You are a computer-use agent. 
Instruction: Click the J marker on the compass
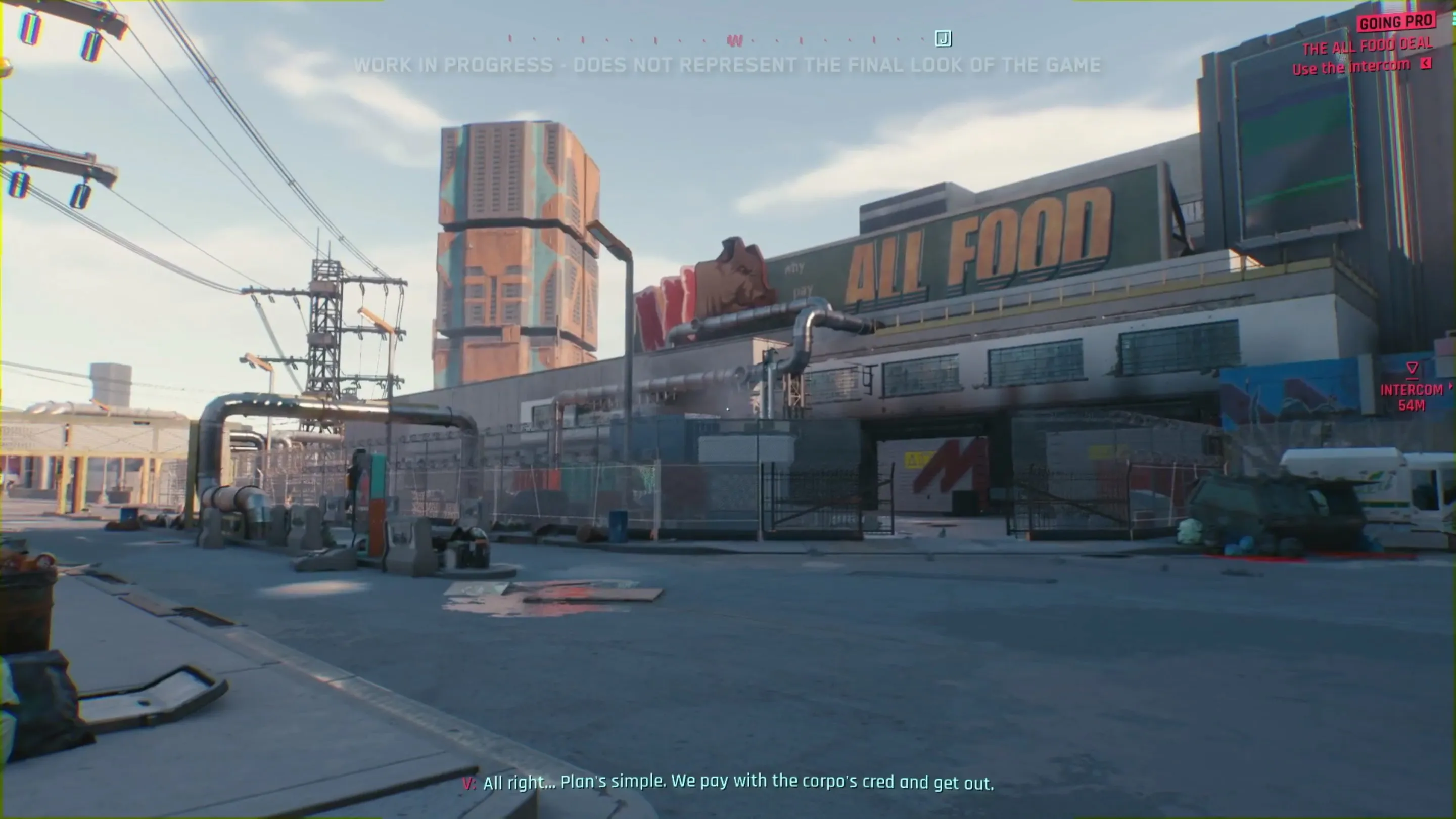tap(943, 38)
